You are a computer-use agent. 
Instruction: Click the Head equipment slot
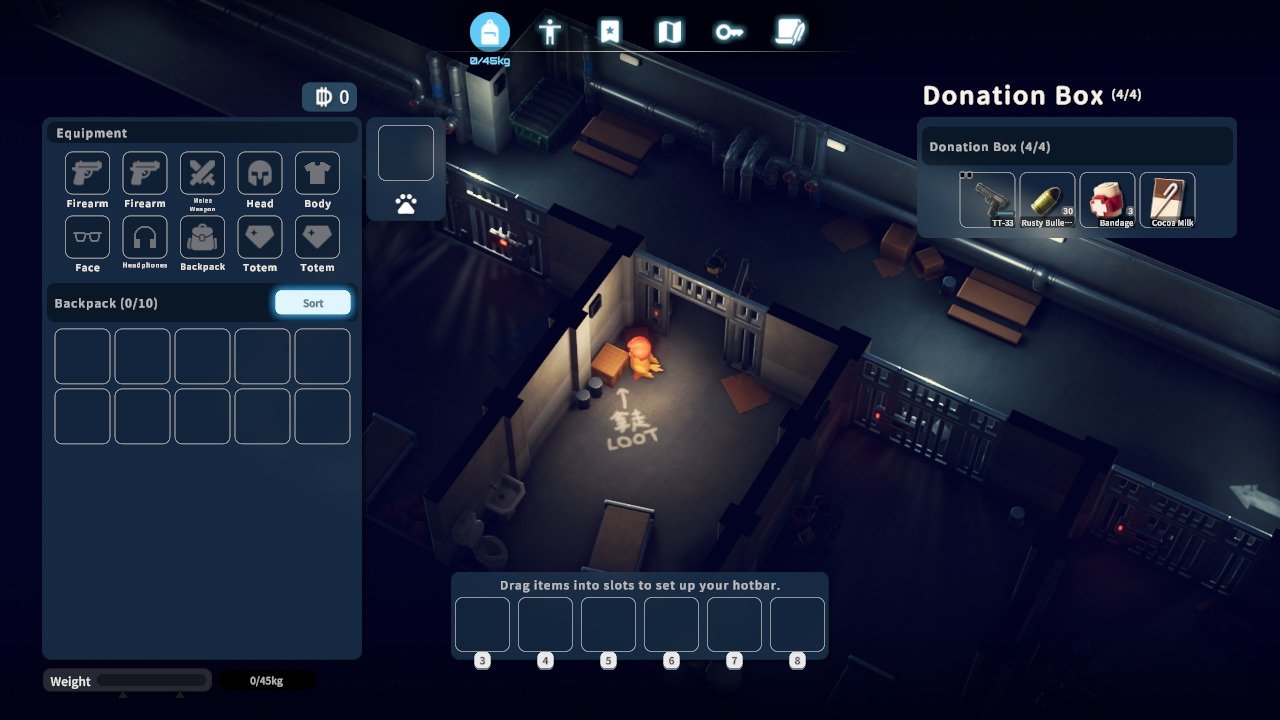(260, 174)
